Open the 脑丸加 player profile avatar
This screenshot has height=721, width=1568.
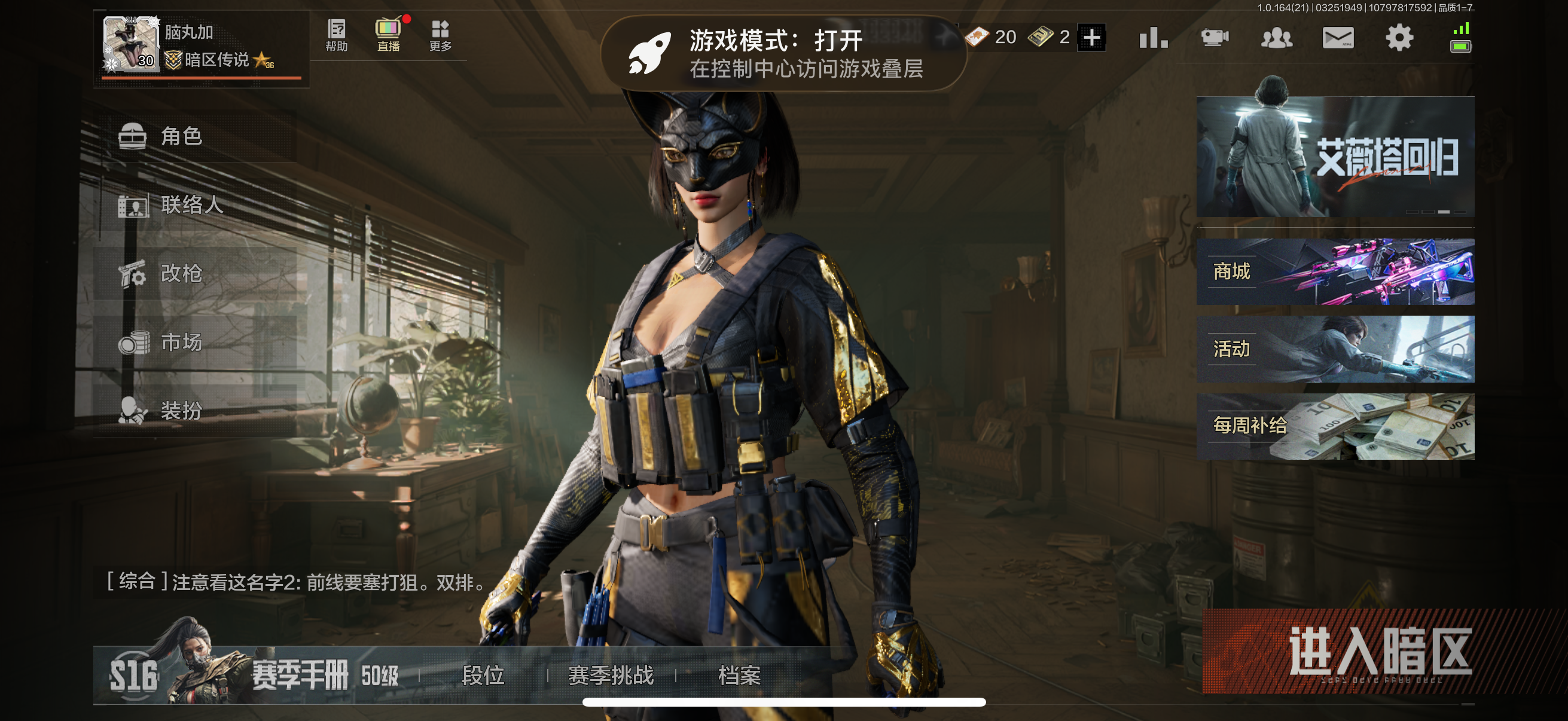(131, 45)
